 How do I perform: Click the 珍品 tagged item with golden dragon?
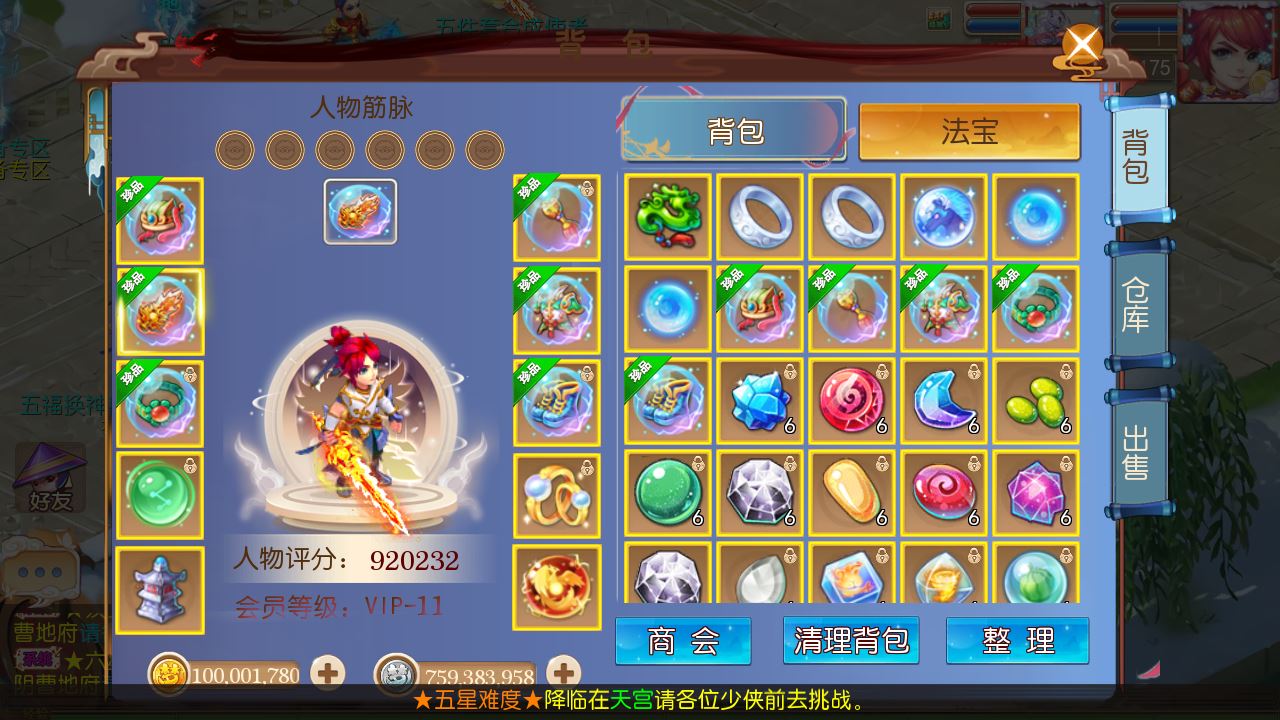click(160, 310)
